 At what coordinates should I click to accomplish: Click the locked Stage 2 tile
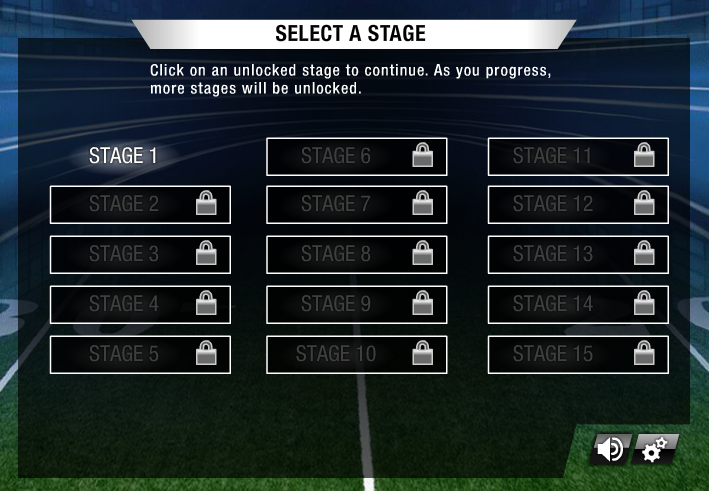(140, 204)
